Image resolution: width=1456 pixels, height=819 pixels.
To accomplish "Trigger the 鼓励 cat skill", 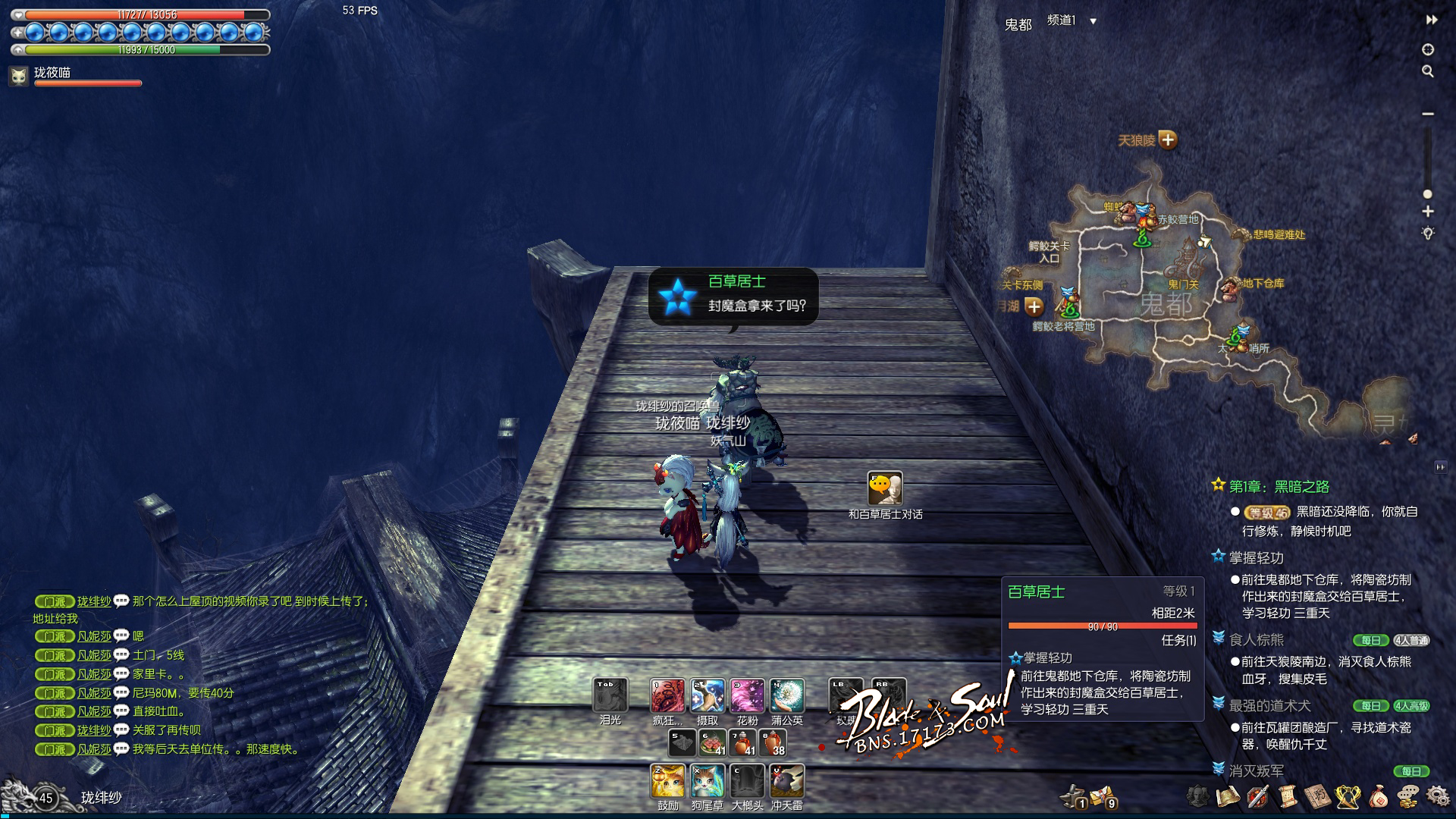I will (668, 781).
